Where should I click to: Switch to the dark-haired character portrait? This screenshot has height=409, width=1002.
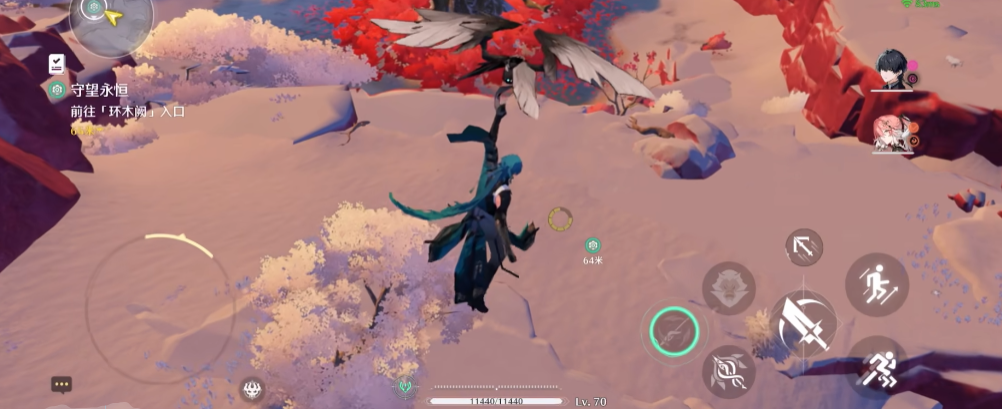point(893,71)
